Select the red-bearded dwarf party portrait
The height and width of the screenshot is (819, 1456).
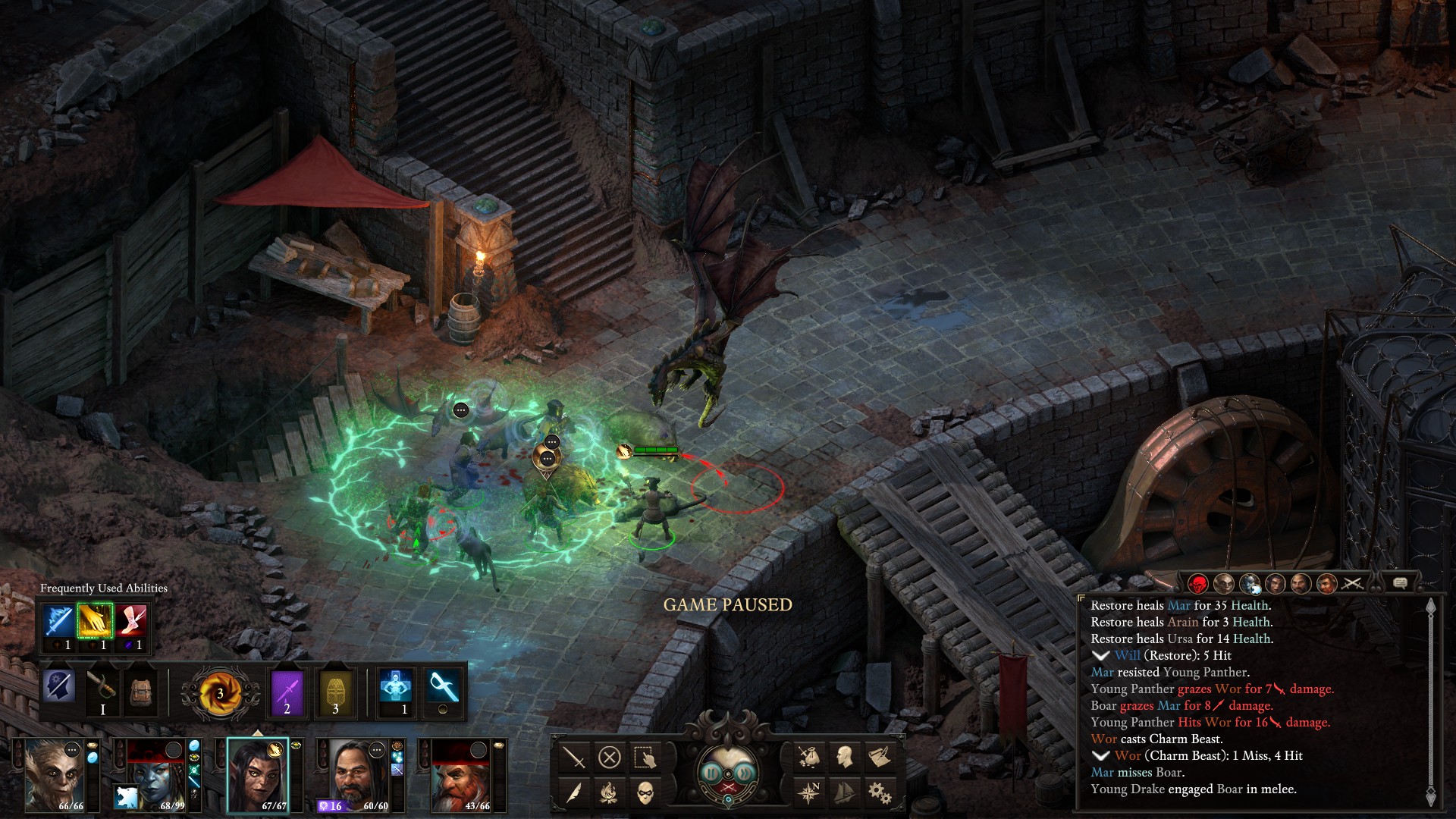click(x=462, y=773)
